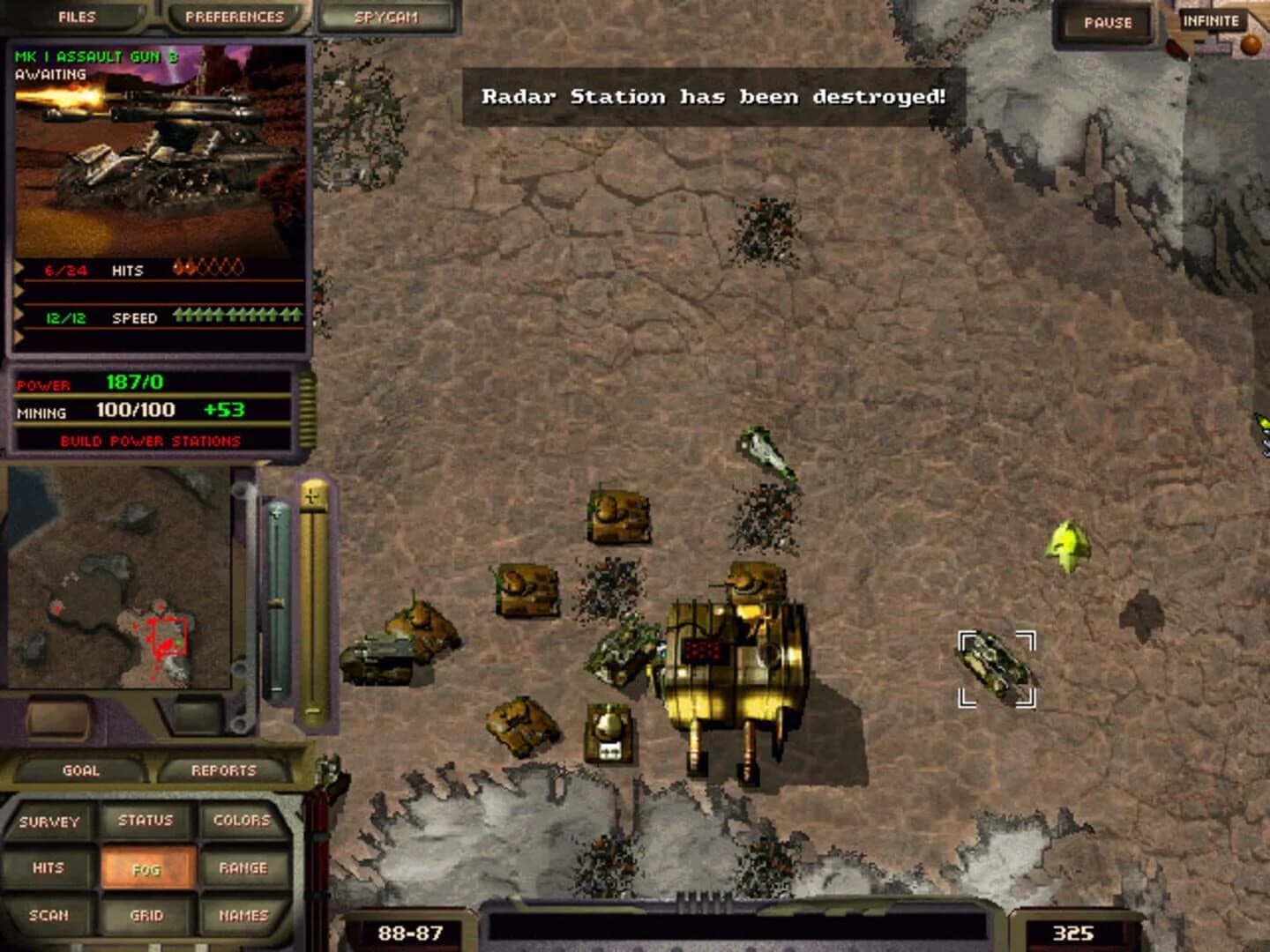Show unit Names on the map
This screenshot has width=1270, height=952.
pos(243,914)
